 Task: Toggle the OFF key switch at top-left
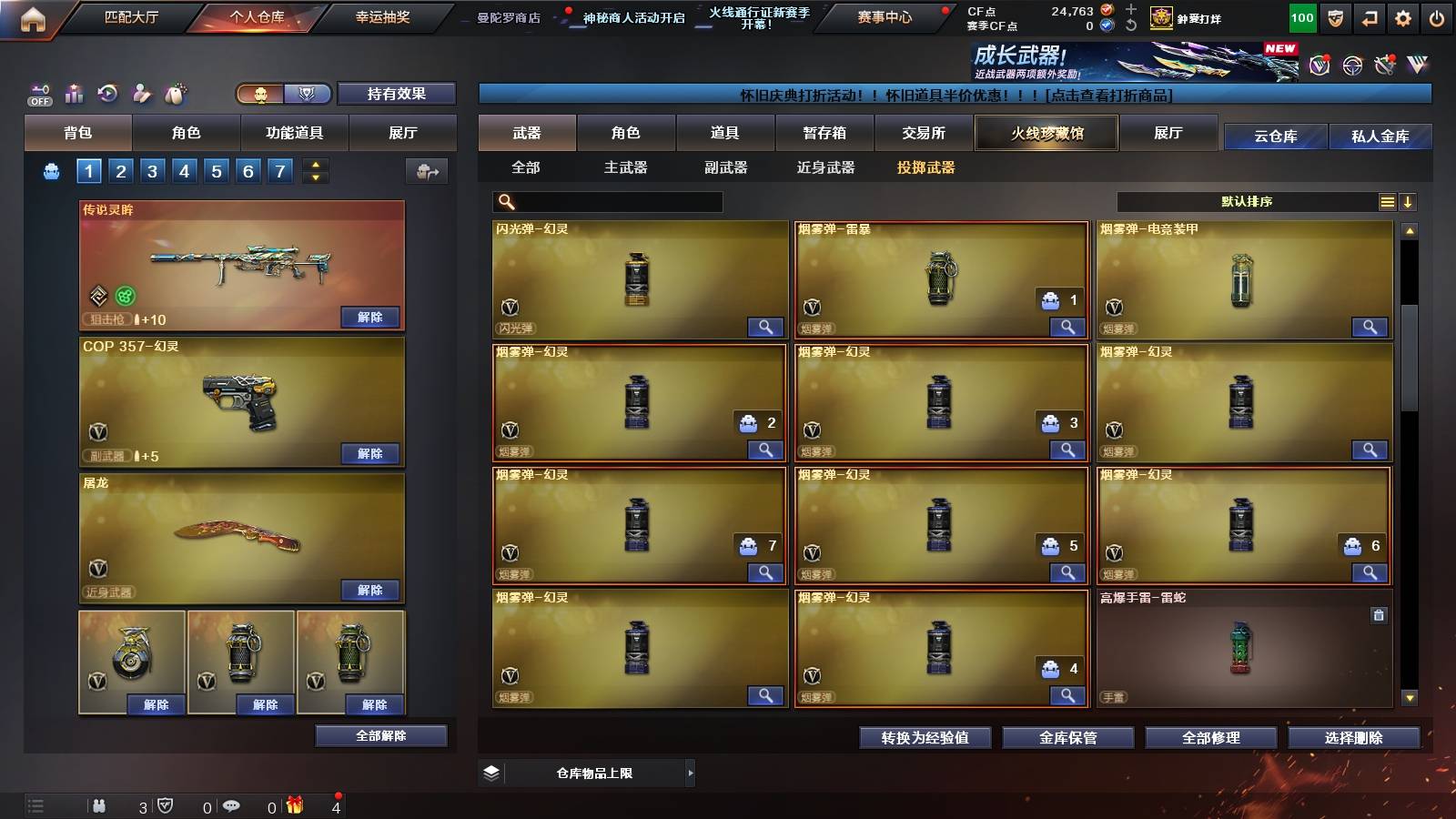(x=38, y=93)
